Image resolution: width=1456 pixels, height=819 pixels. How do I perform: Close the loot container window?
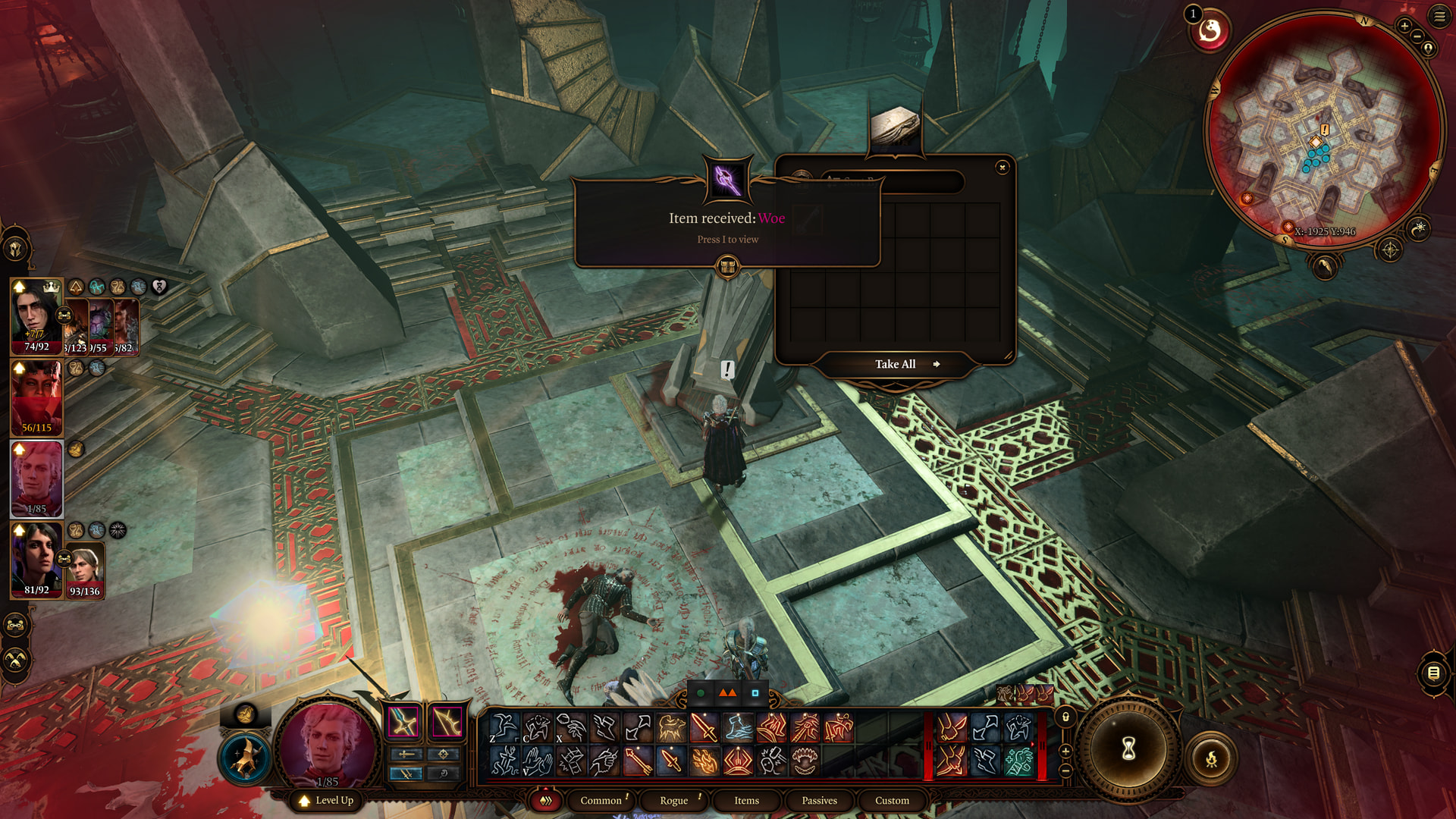[1003, 168]
